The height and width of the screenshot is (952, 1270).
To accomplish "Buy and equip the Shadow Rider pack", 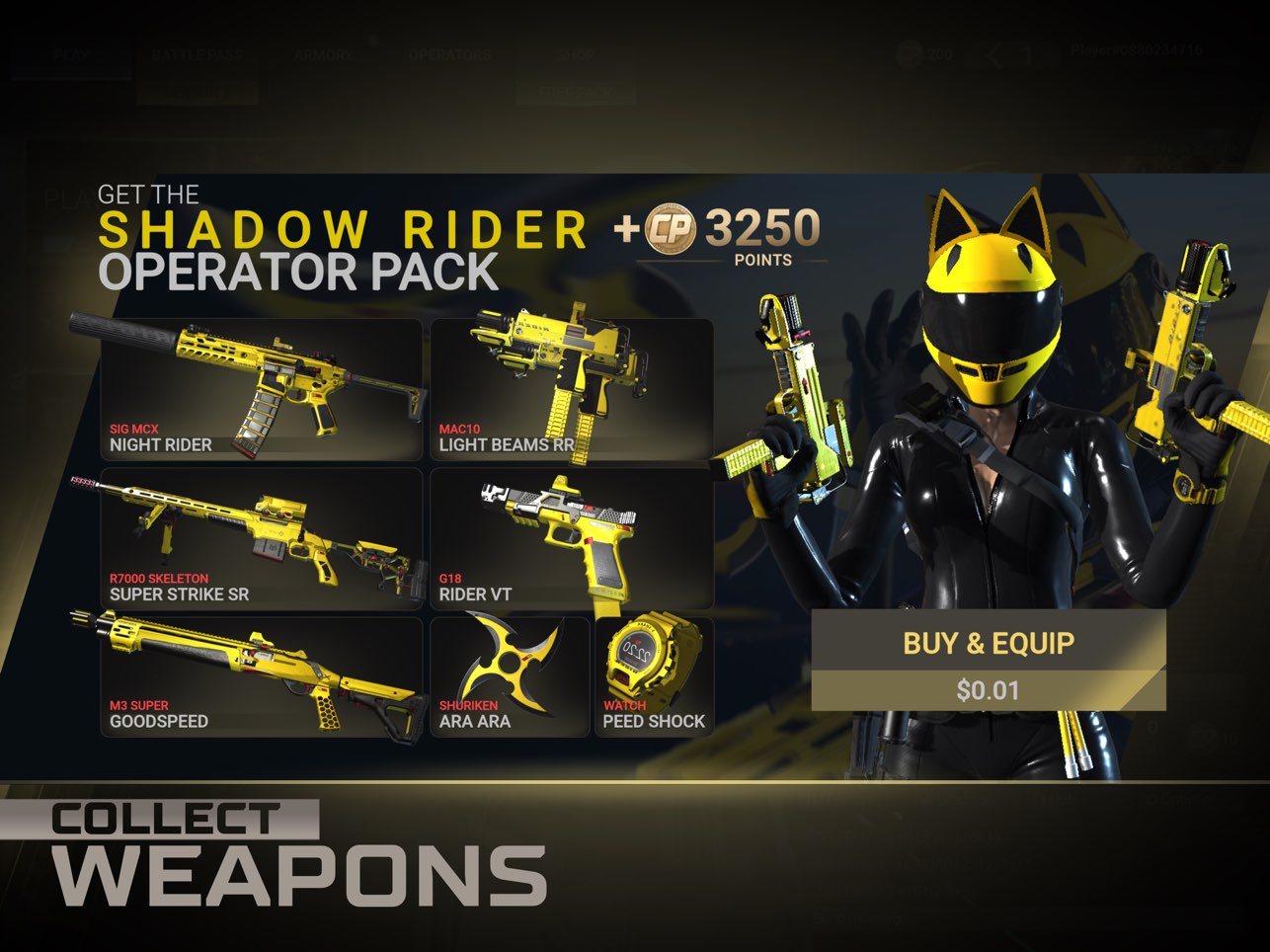I will tap(988, 642).
